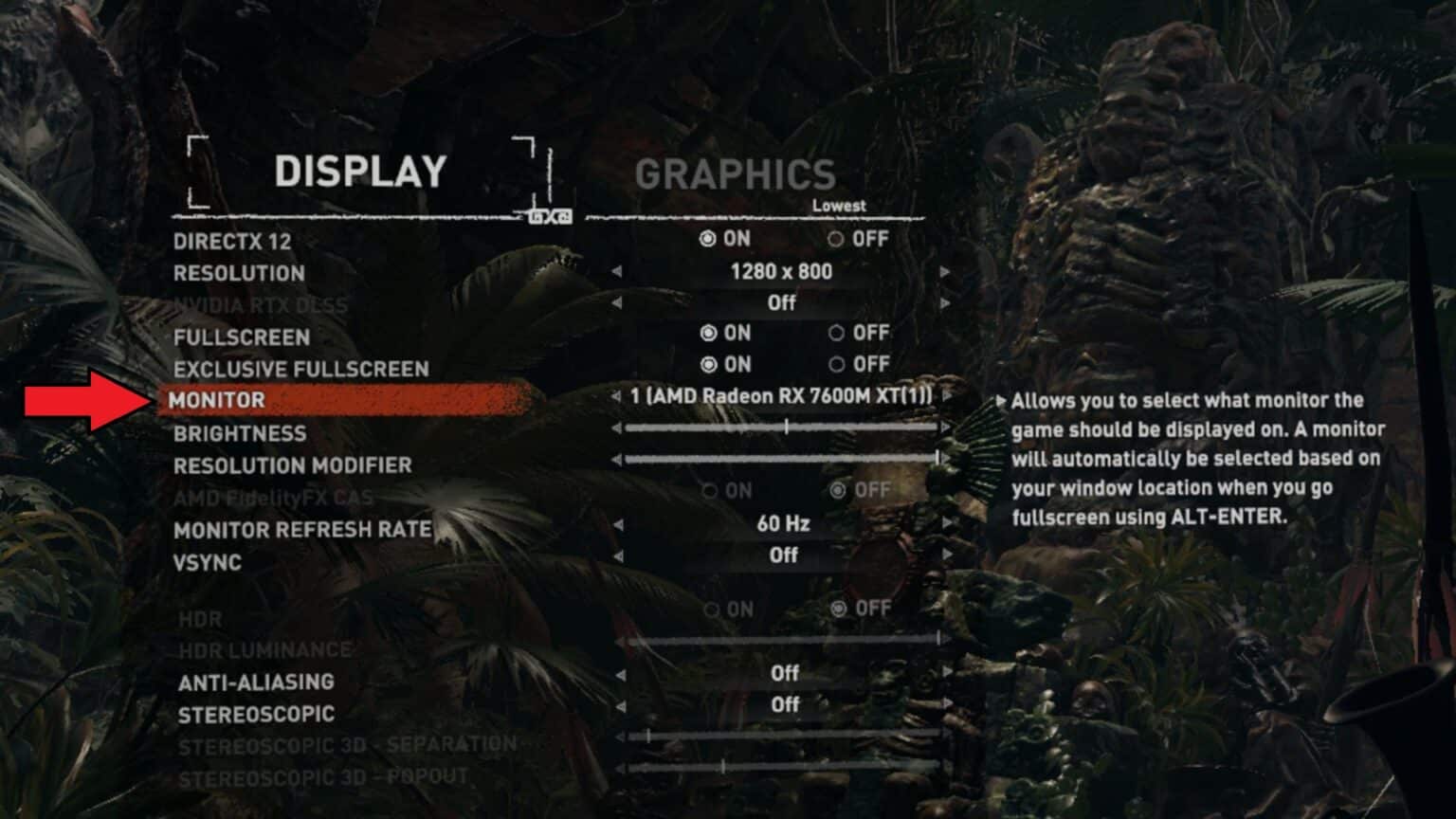This screenshot has width=1456, height=819.
Task: Select the DISPLAY tab
Action: coord(360,173)
